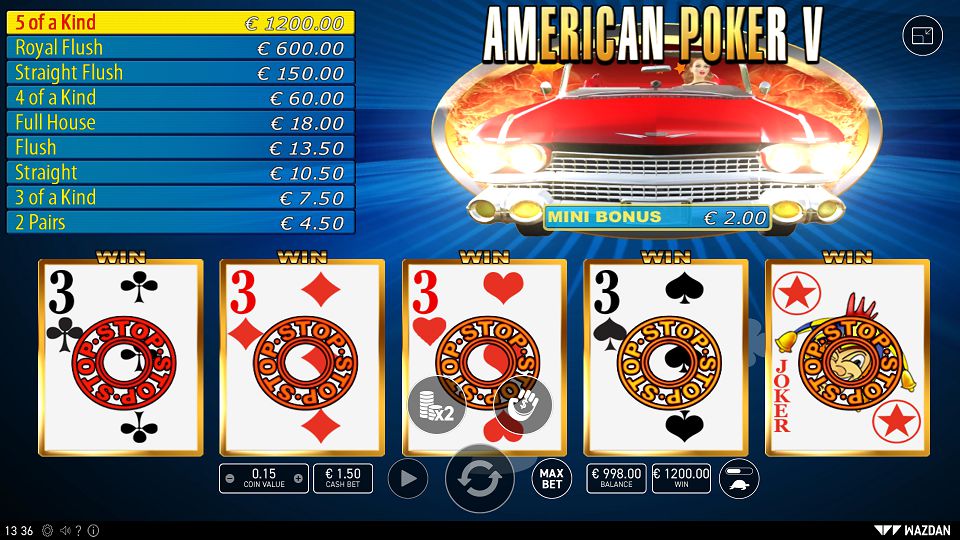Open settings via the gear icon

point(47,530)
